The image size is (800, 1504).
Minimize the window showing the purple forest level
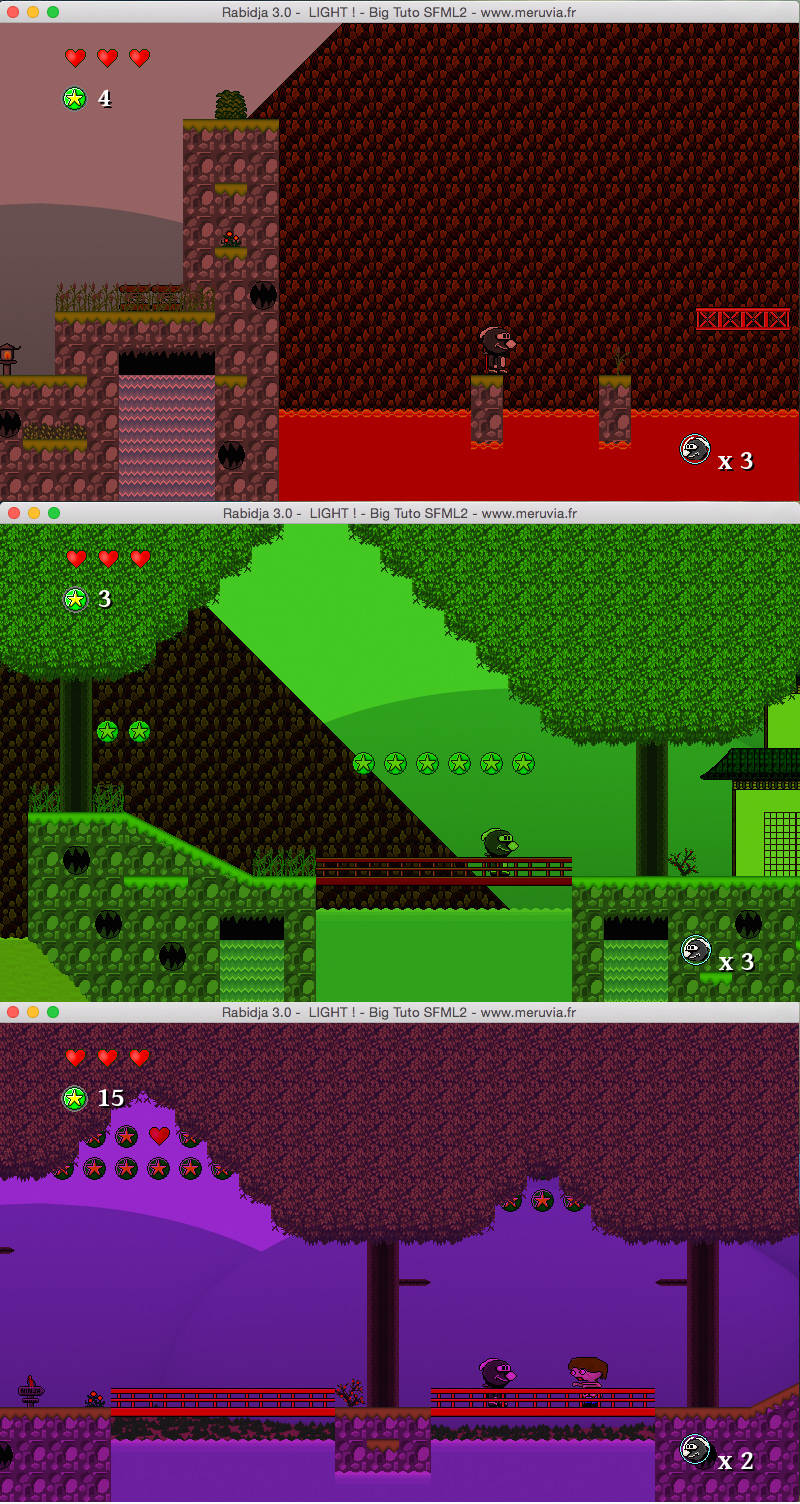click(33, 1012)
